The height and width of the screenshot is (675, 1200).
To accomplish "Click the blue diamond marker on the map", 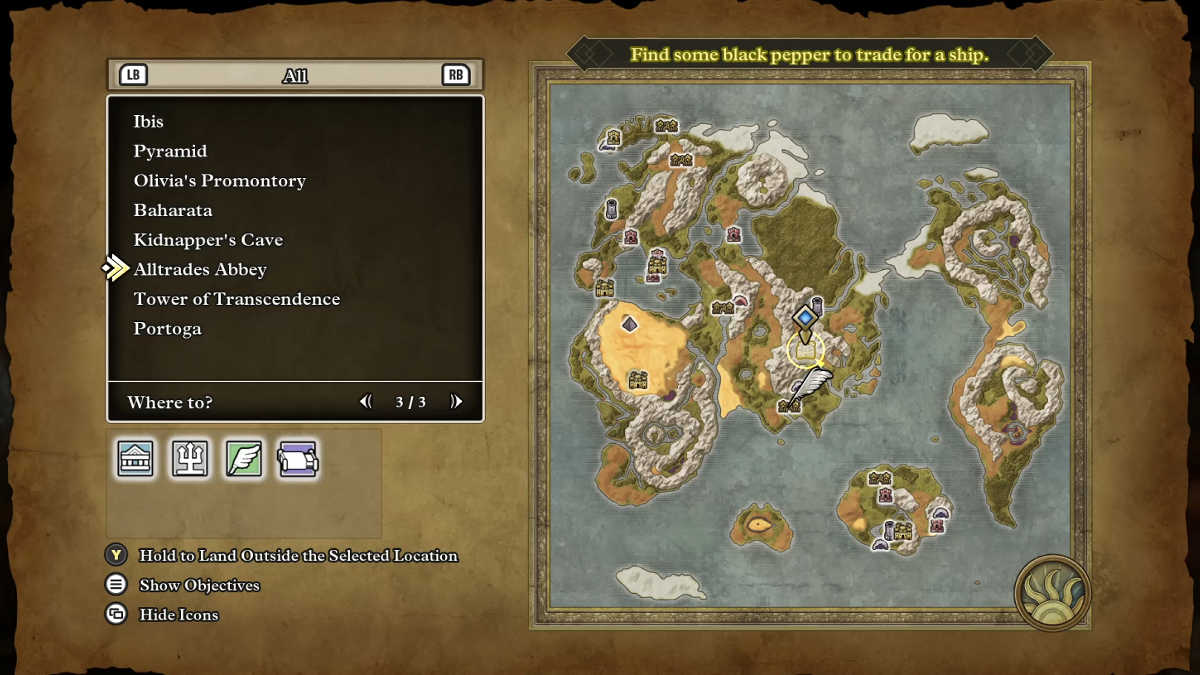I will tap(805, 318).
